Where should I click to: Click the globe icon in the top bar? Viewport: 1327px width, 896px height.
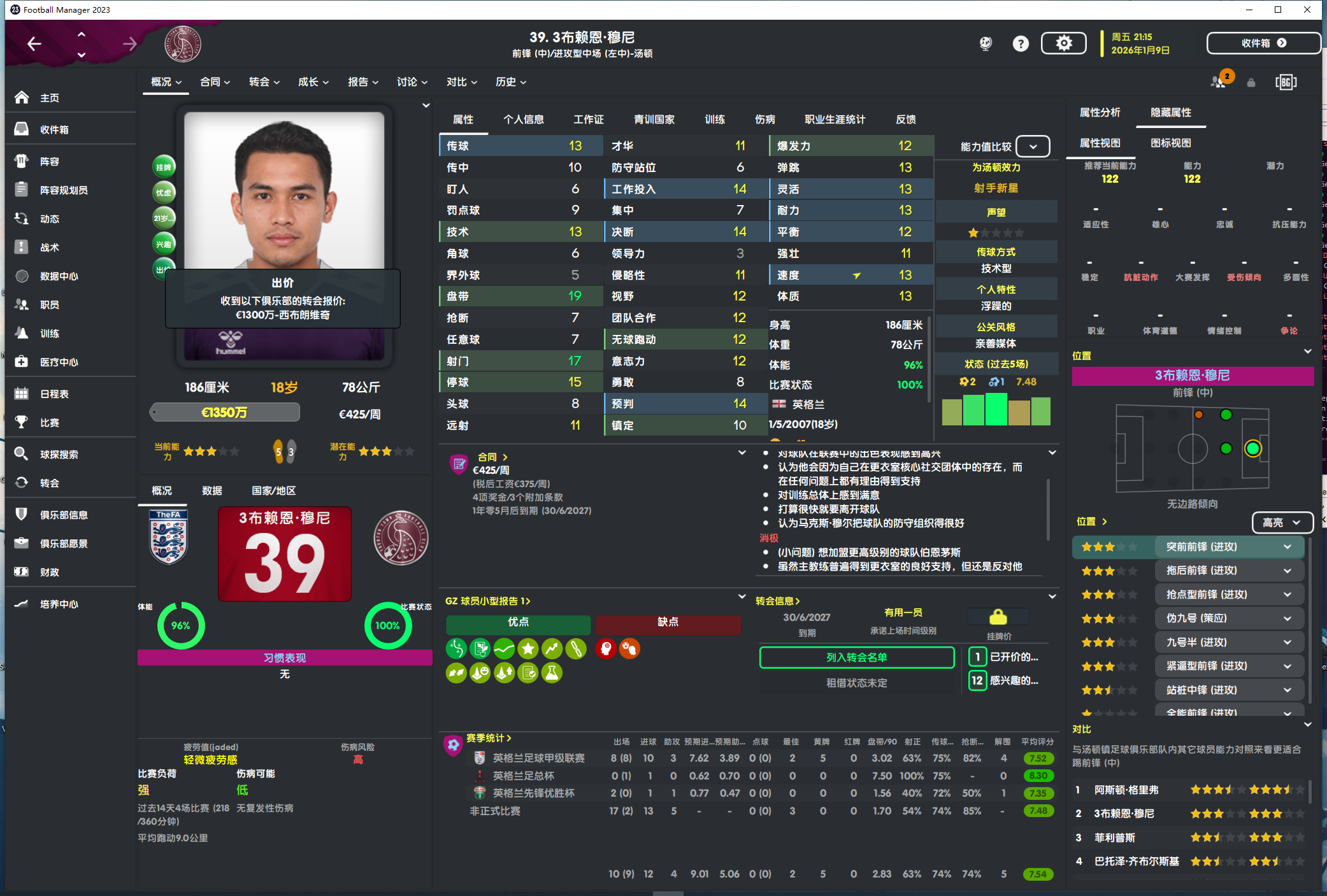pos(985,43)
